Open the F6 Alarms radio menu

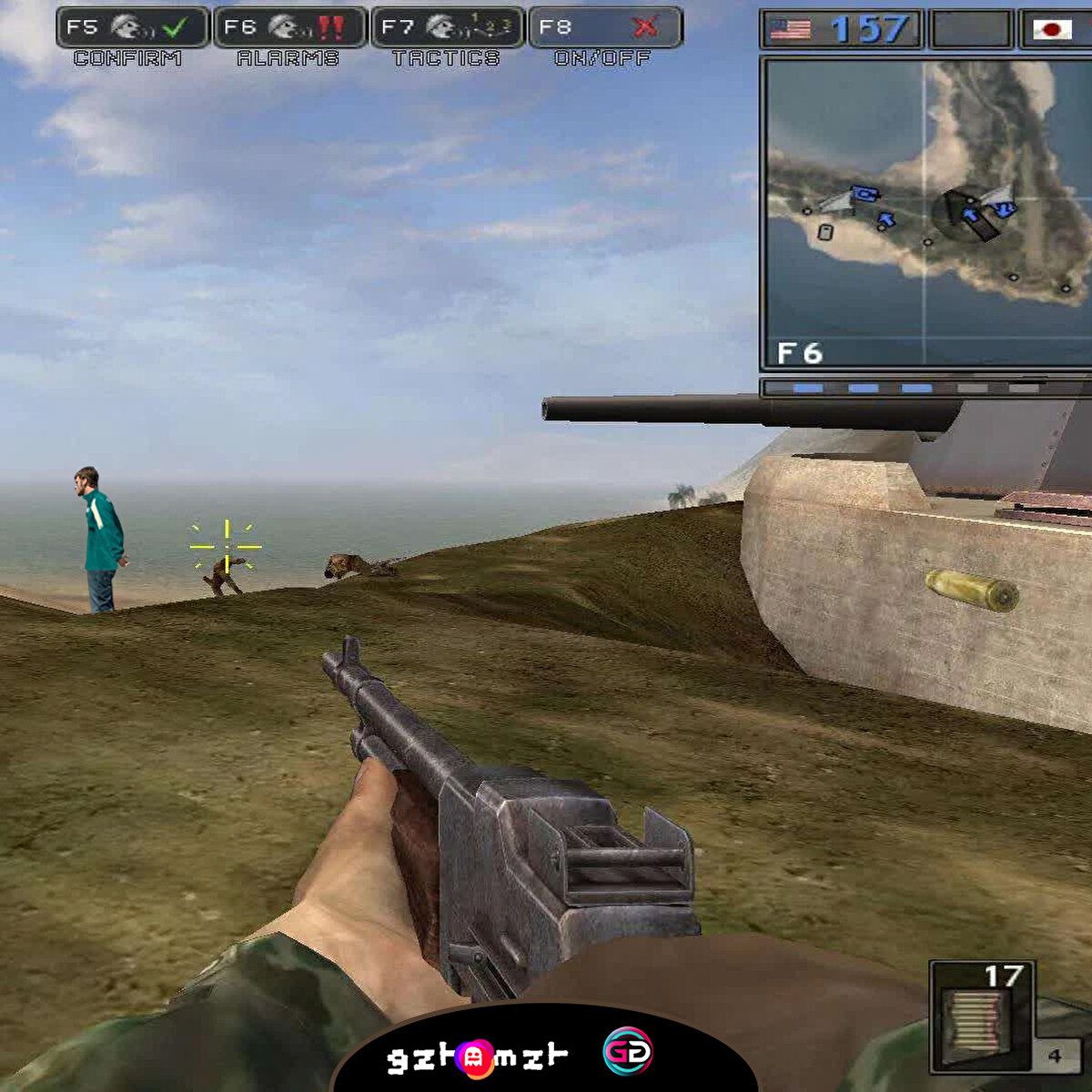click(290, 28)
